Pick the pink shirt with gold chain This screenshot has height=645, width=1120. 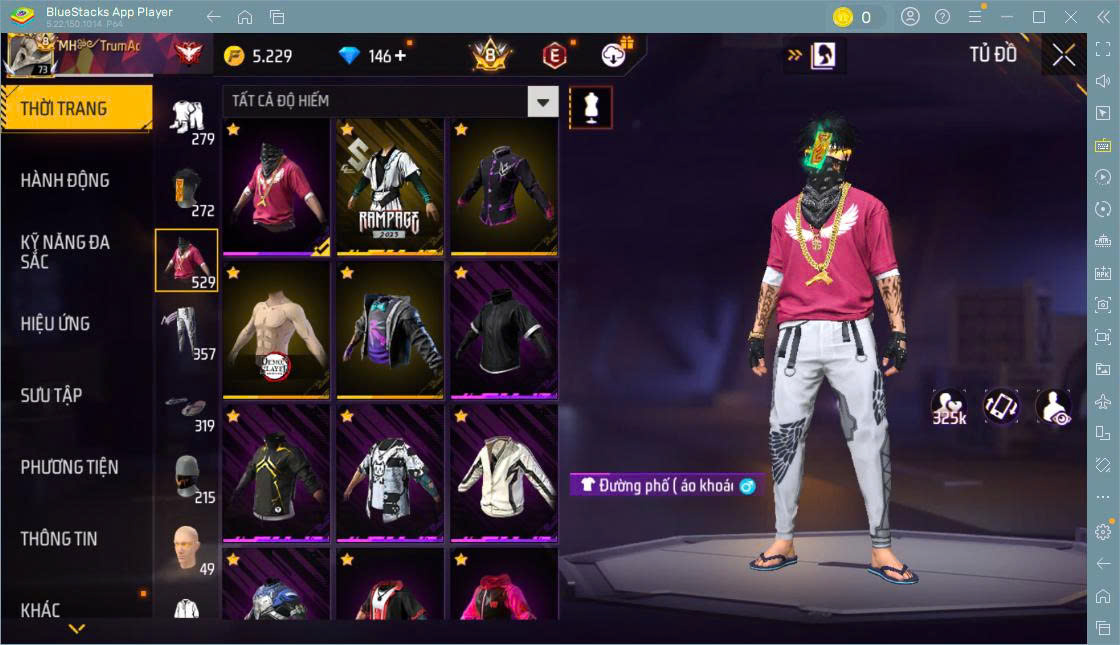click(x=275, y=188)
